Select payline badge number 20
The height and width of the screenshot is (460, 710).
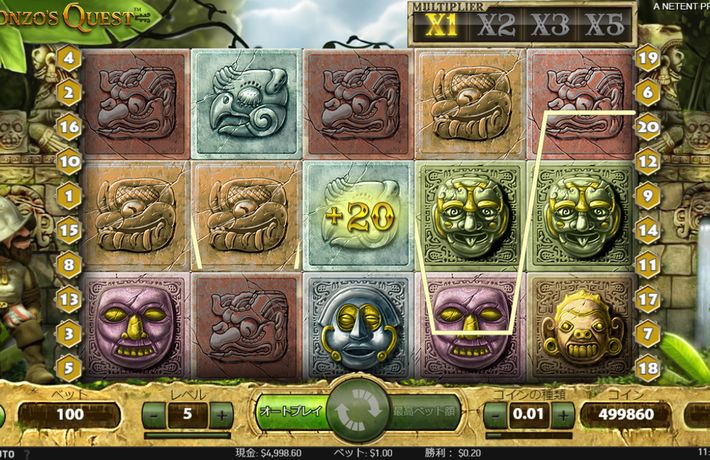(x=647, y=126)
